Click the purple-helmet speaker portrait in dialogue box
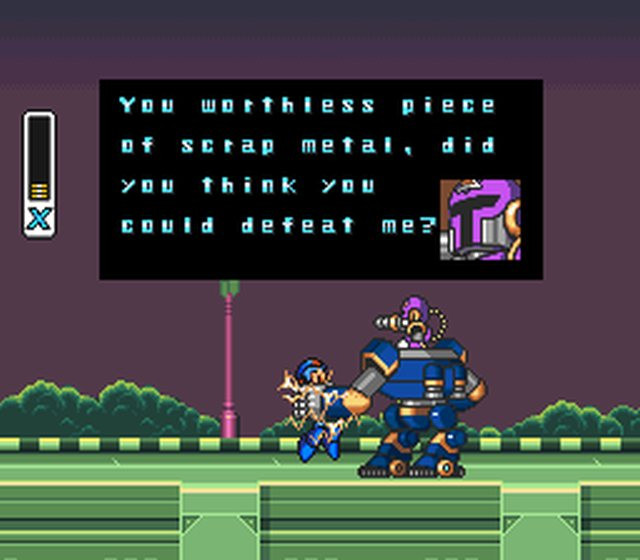This screenshot has width=640, height=560. 480,220
